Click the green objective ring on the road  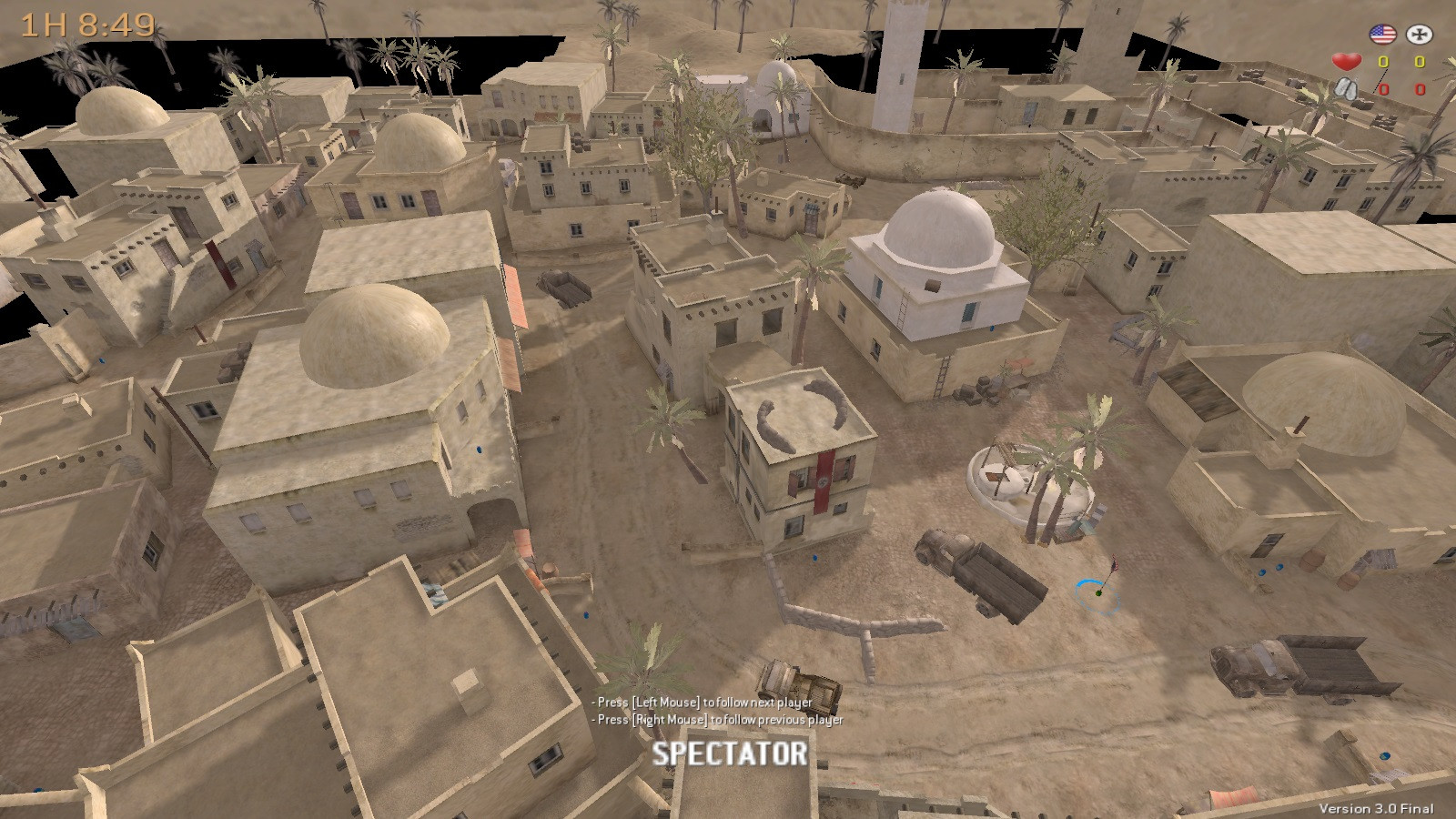click(1095, 596)
